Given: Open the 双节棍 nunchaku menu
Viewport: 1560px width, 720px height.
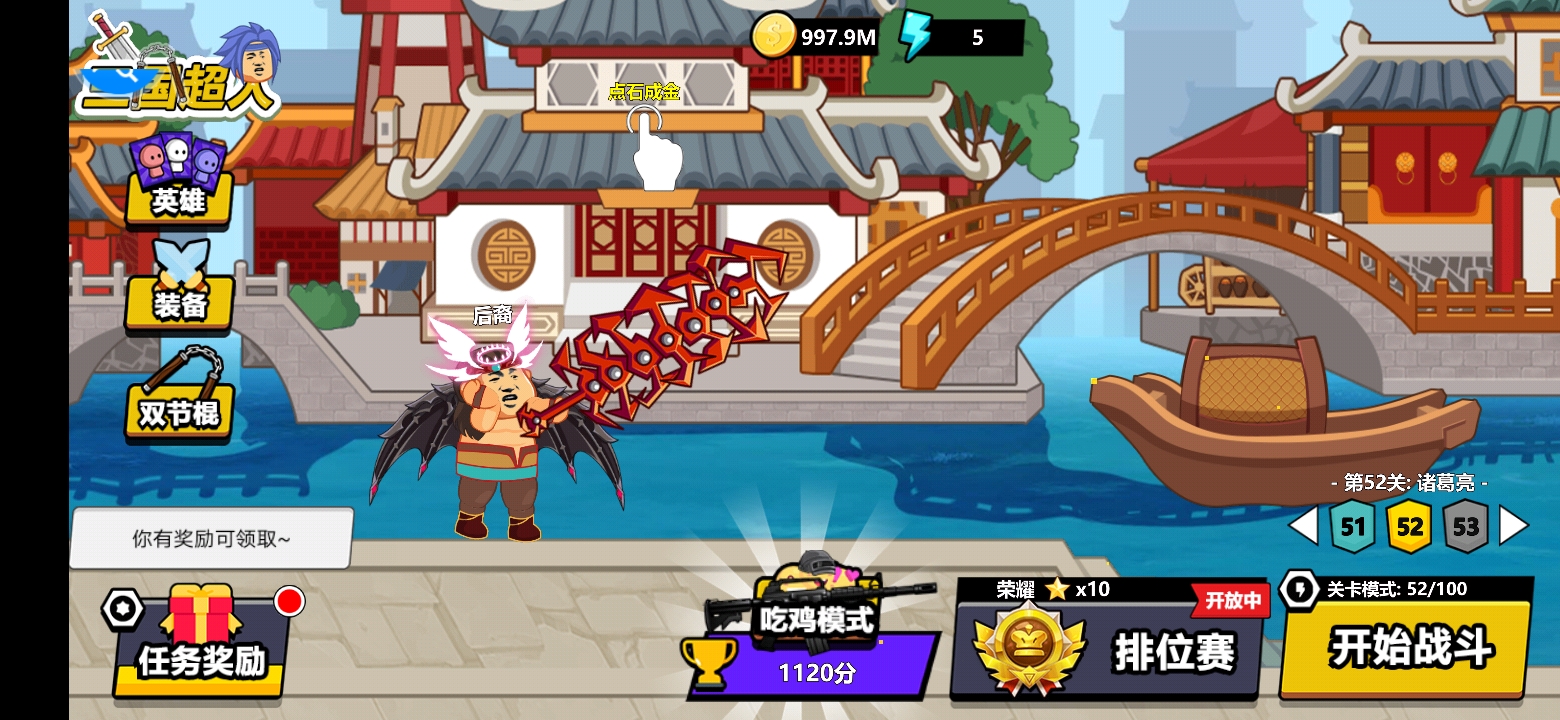Looking at the screenshot, I should 180,397.
